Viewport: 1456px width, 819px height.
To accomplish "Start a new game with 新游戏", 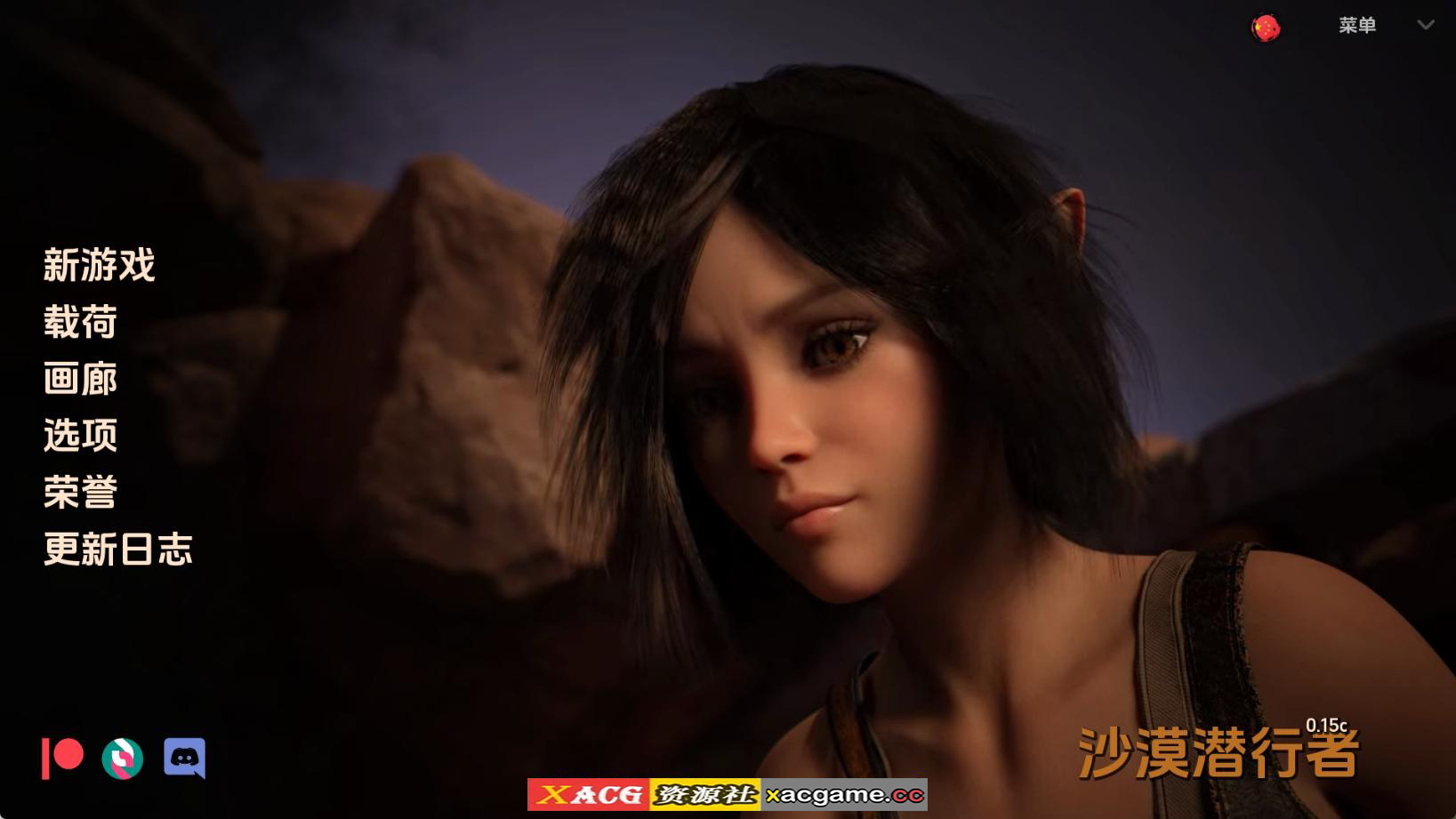I will (x=98, y=265).
